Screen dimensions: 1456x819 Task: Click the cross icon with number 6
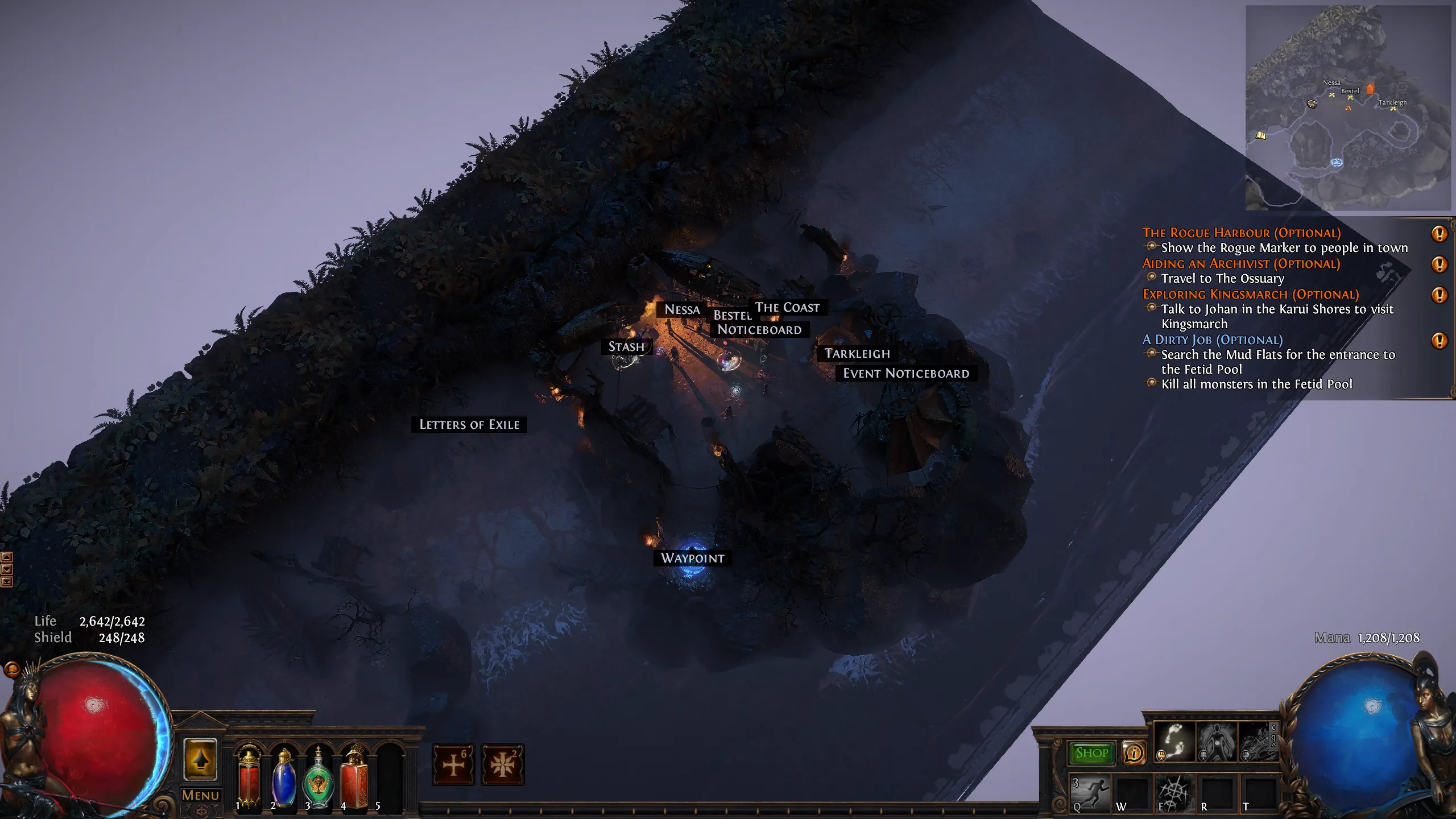453,764
